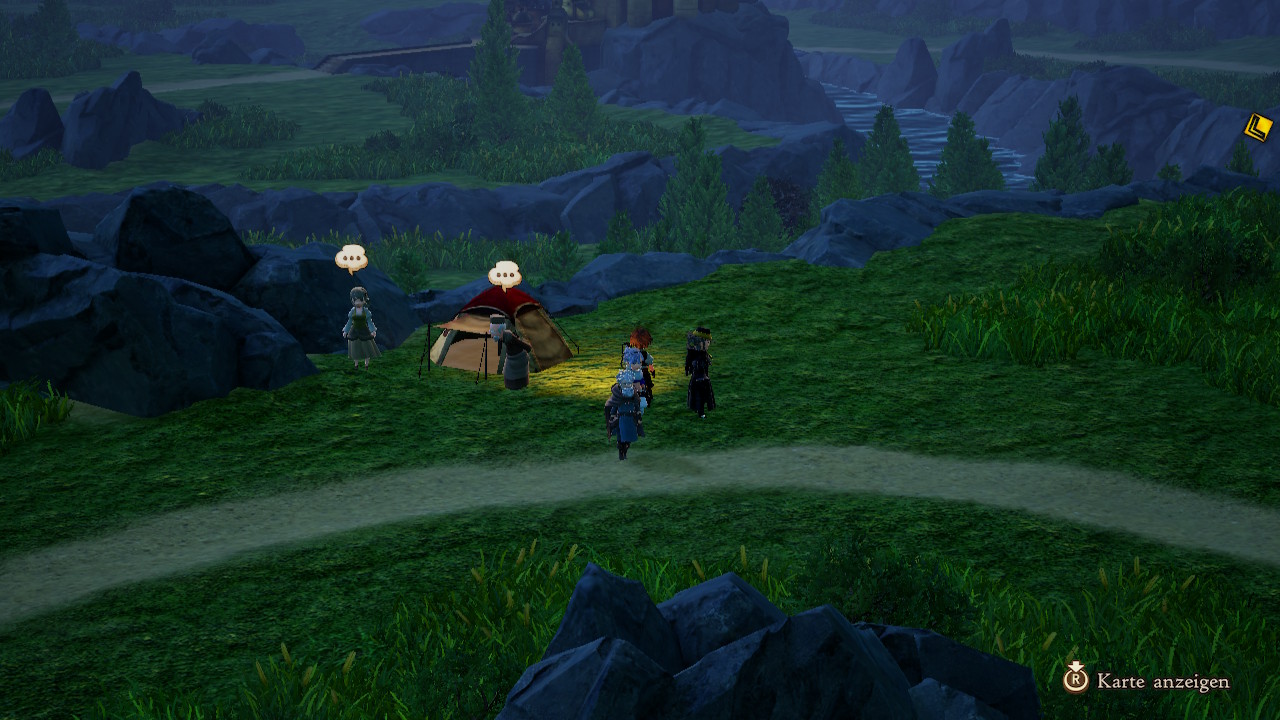
Task: Select the speech bubble above the tent merchant
Action: [x=504, y=275]
